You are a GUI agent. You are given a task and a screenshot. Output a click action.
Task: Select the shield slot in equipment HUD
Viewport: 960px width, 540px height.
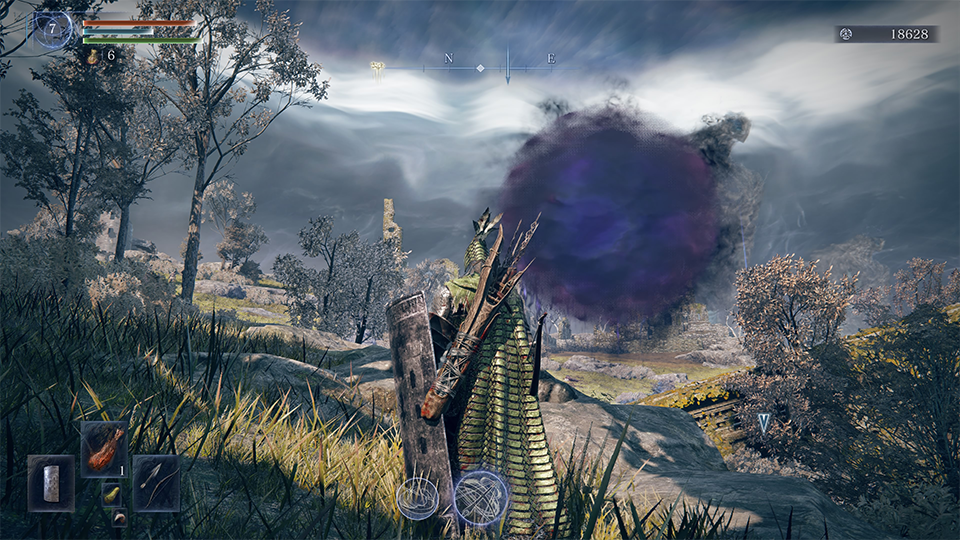click(51, 484)
